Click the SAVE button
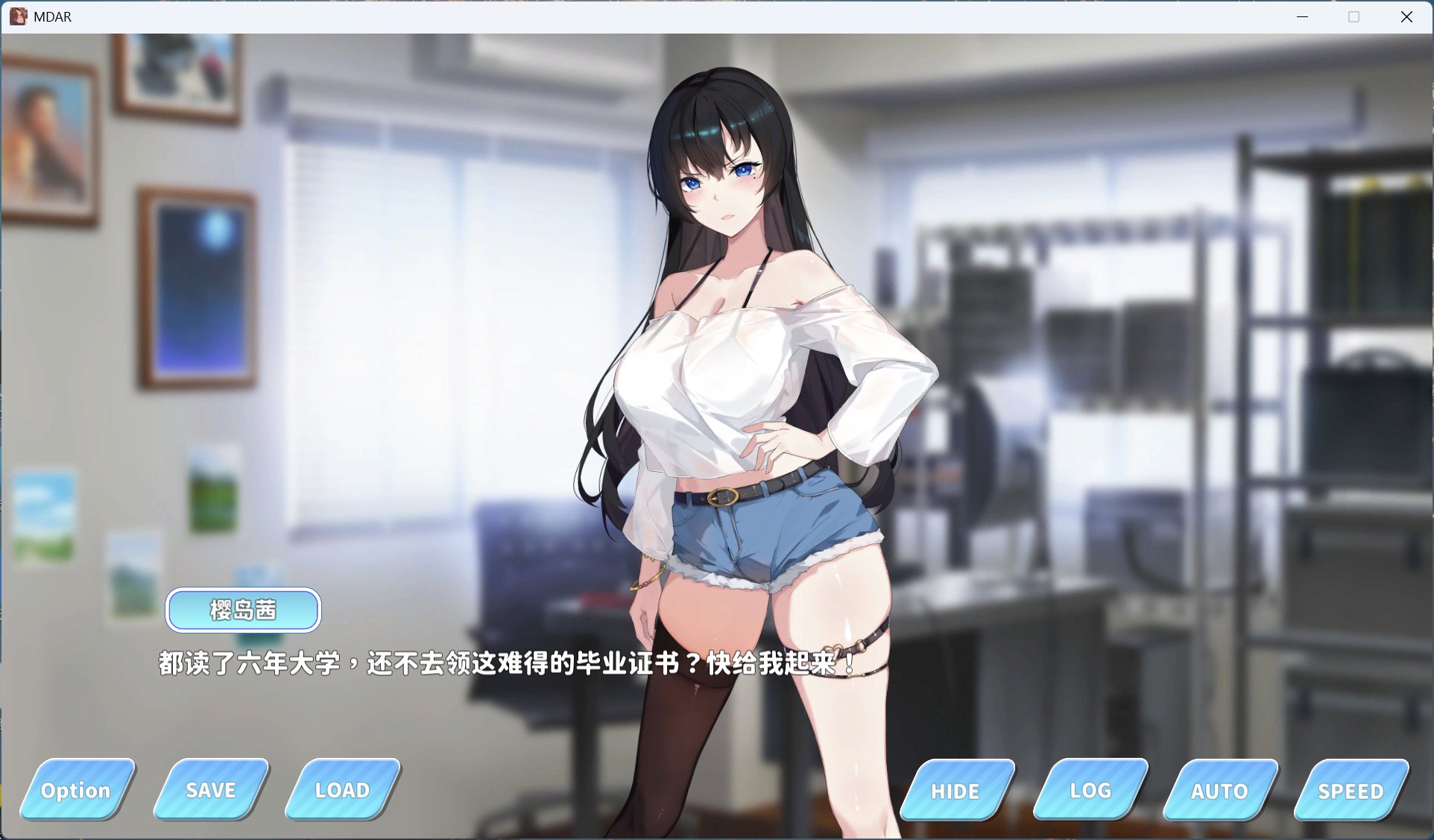 pyautogui.click(x=209, y=789)
